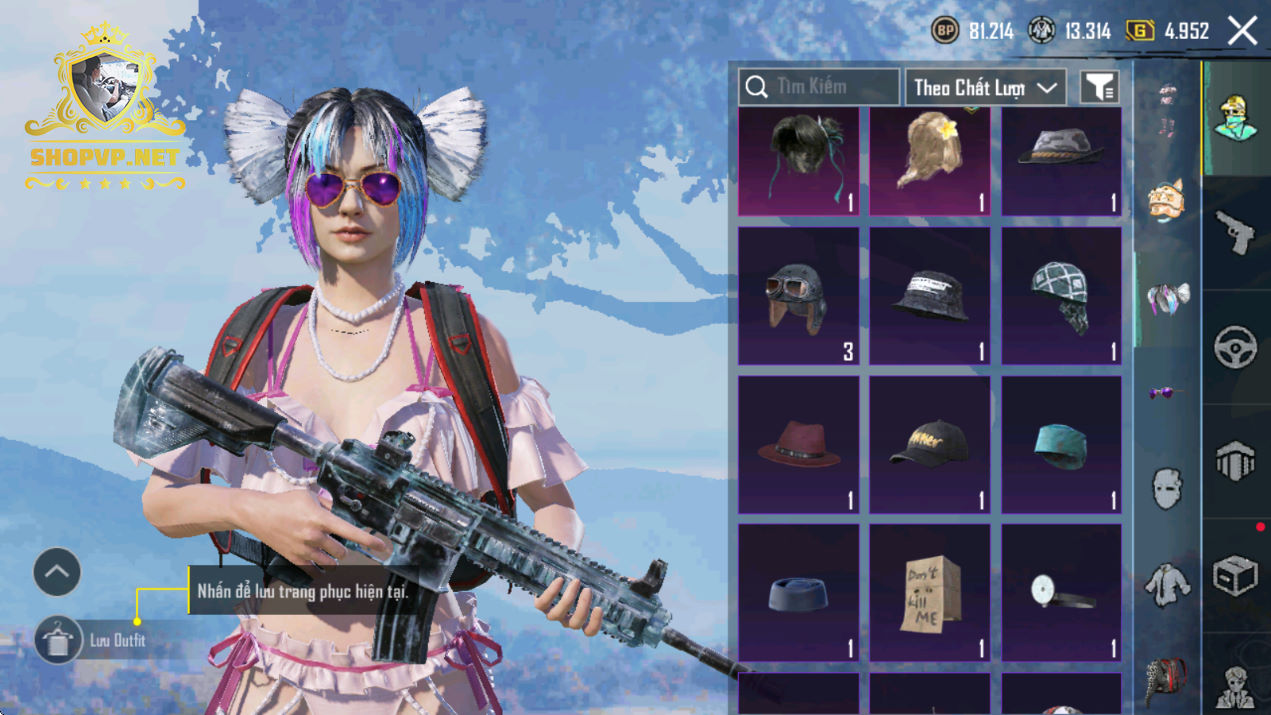The image size is (1271, 715).
Task: Select the maroon fedora hat
Action: [x=798, y=445]
